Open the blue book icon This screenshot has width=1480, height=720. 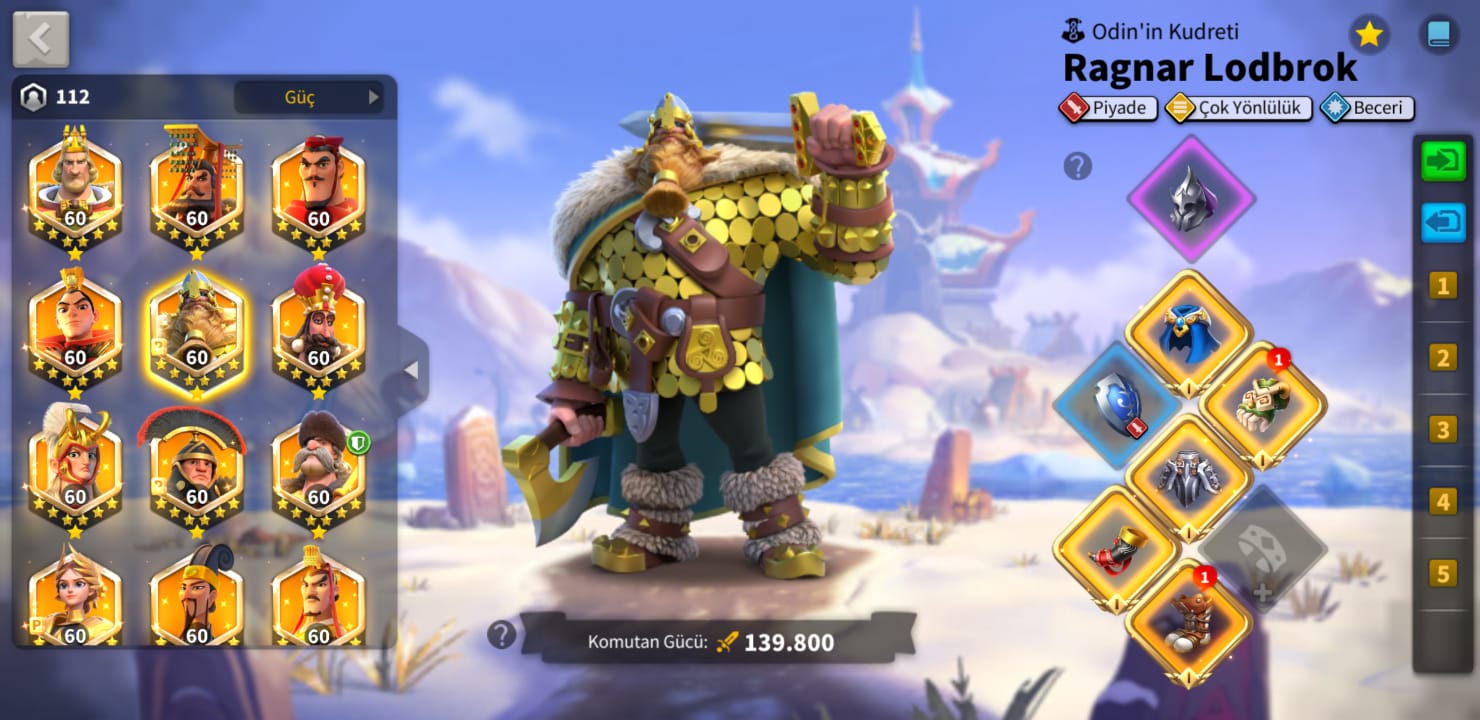[1439, 35]
